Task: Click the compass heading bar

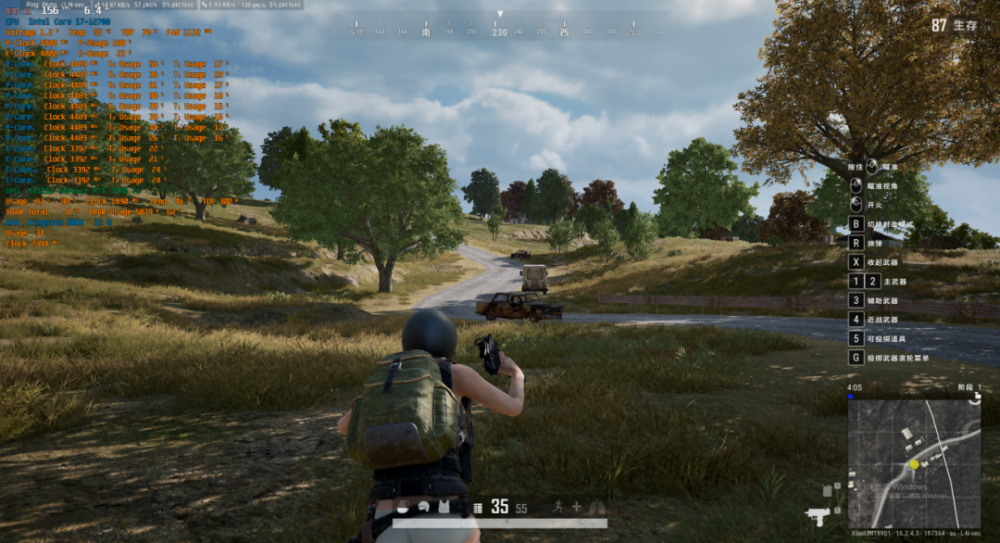Action: (499, 31)
